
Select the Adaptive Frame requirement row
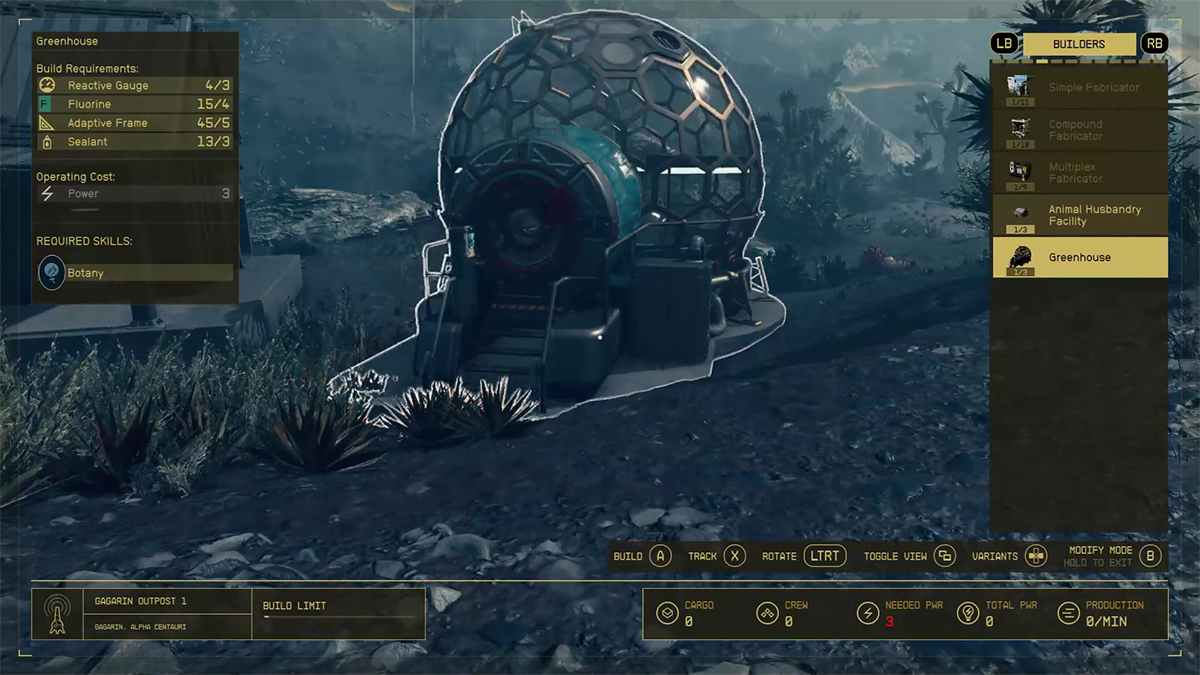(x=135, y=123)
